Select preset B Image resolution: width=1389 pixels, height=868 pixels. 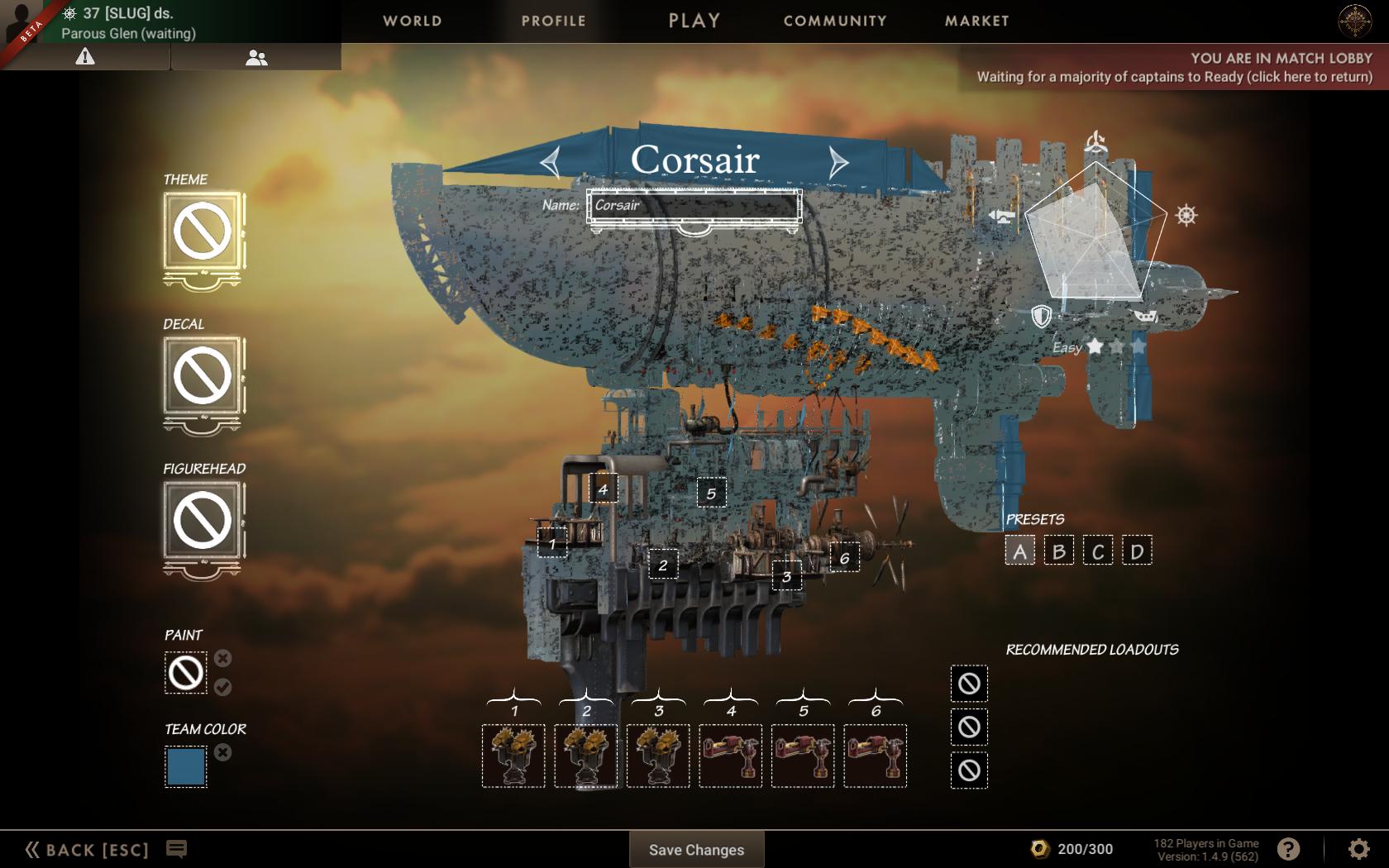1058,551
